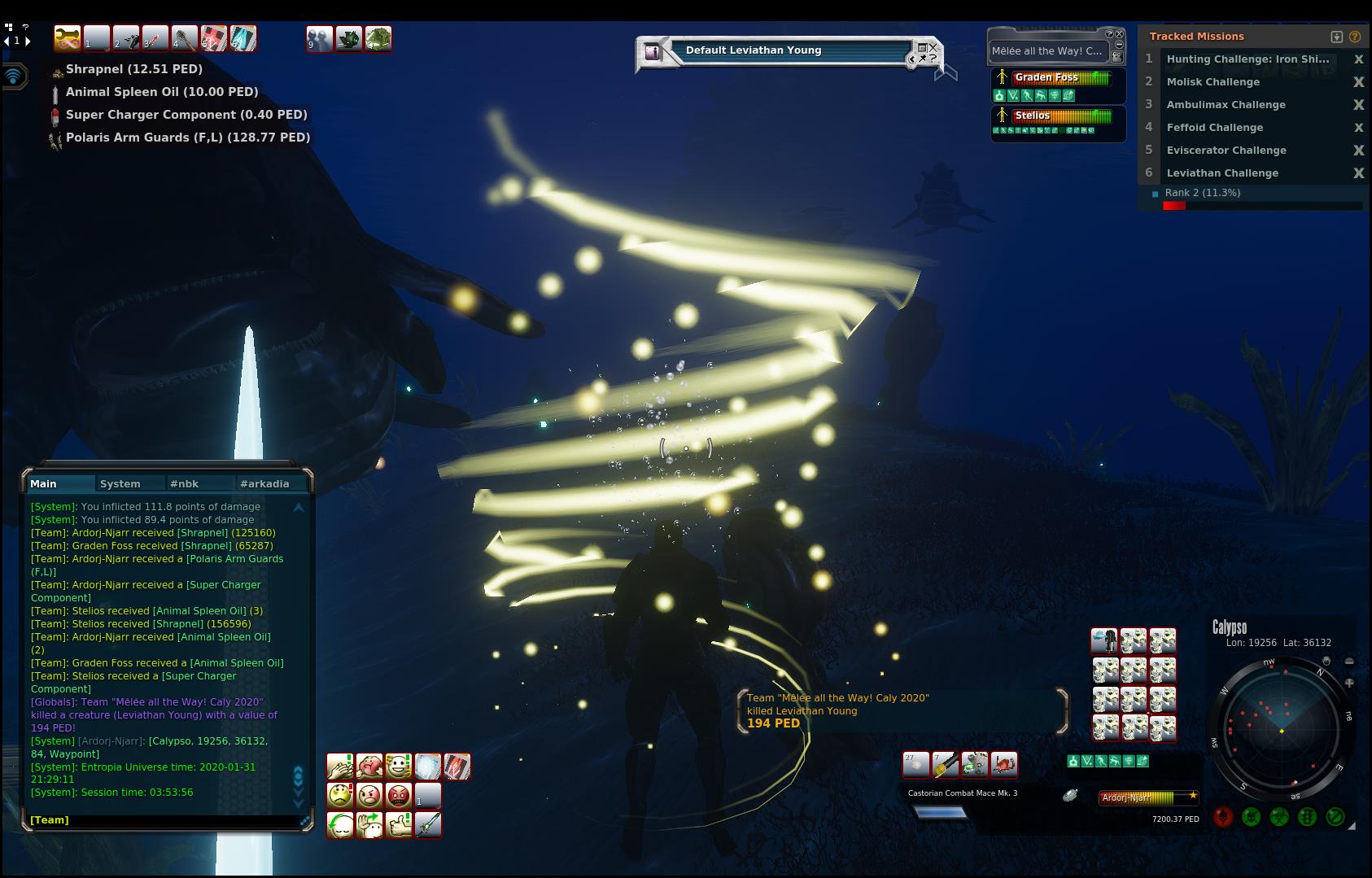Open the Feffoid Challenge mission entry
The height and width of the screenshot is (878, 1372).
(x=1214, y=128)
